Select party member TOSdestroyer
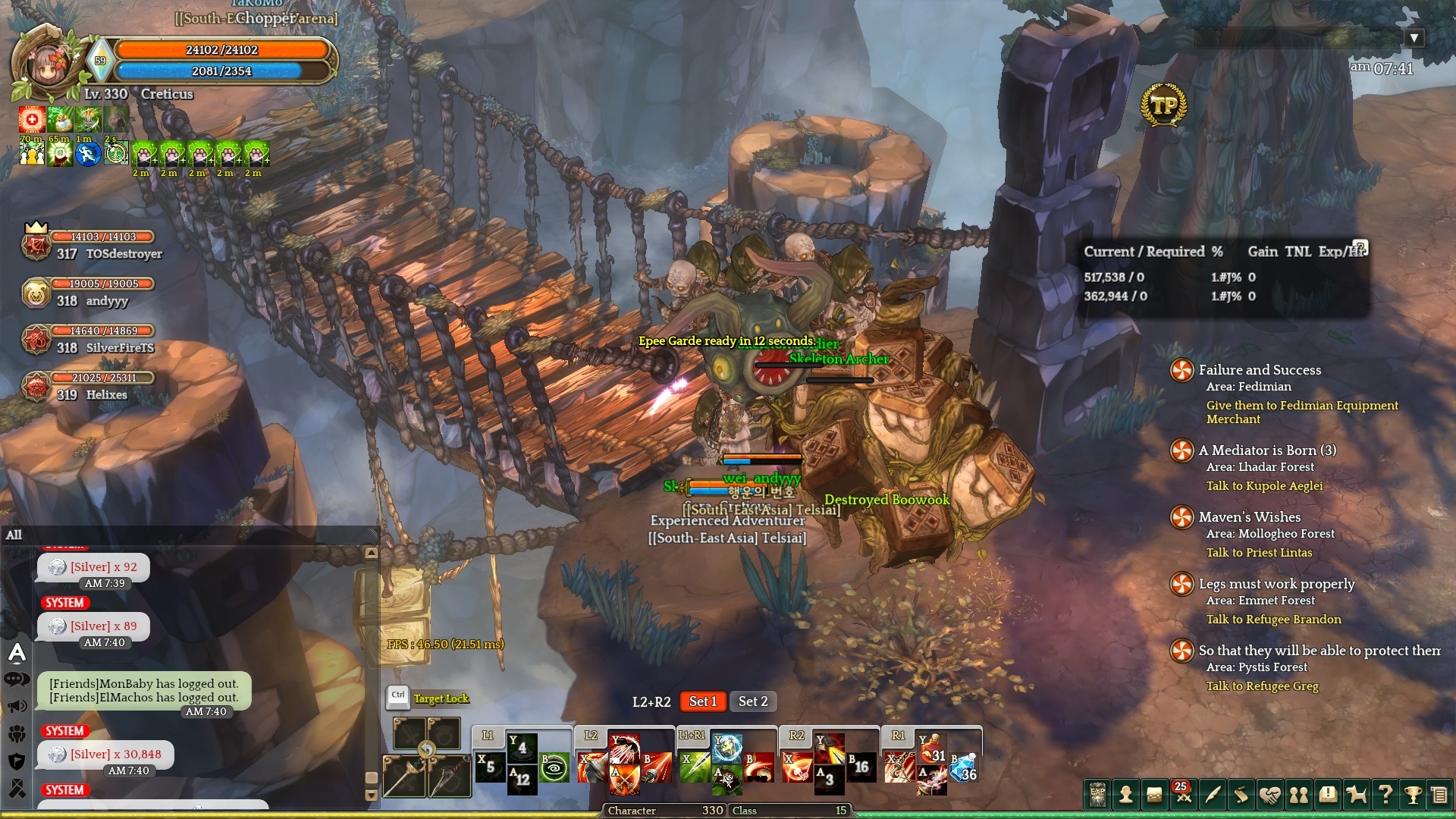Screen dimensions: 1456x819 [124, 254]
